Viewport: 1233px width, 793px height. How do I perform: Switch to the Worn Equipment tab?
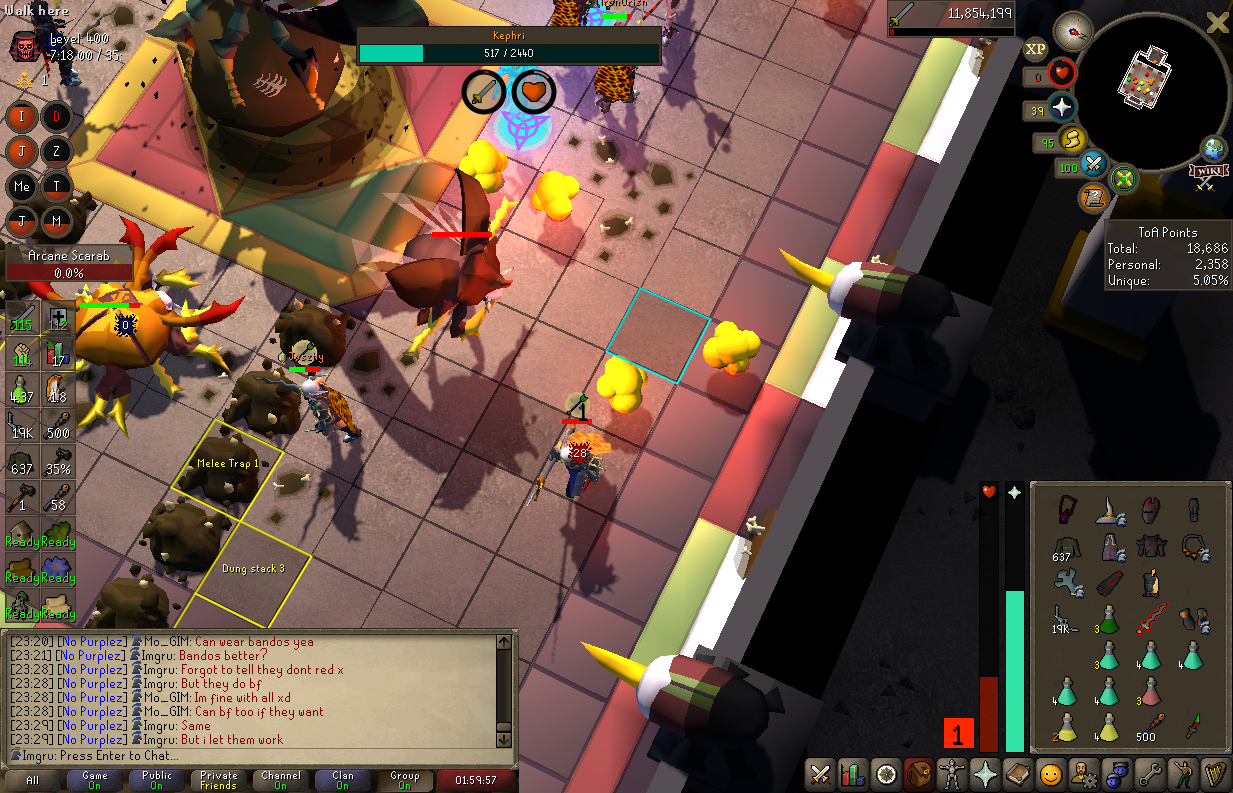[x=952, y=773]
